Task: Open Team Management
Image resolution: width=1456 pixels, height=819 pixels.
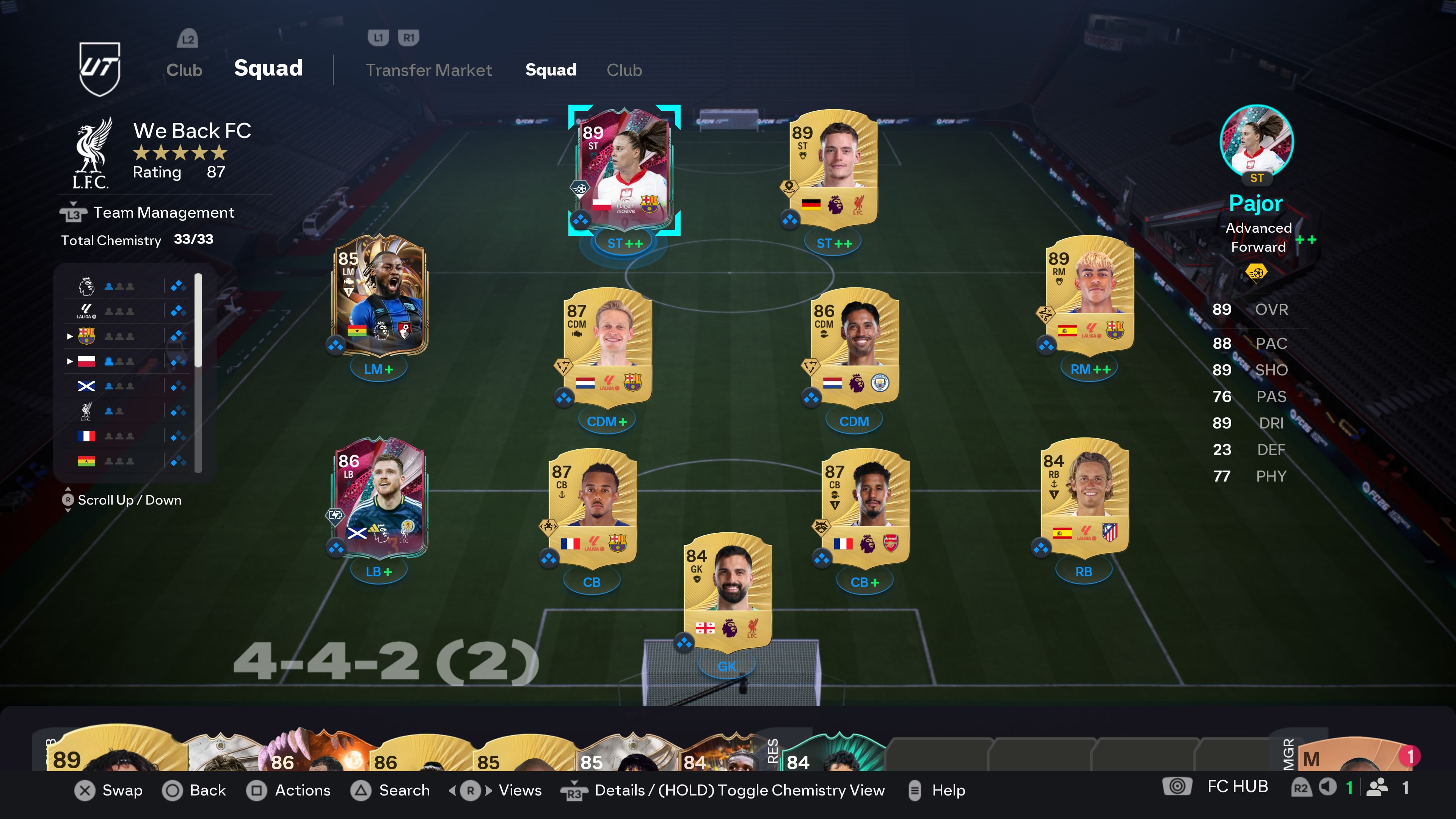Action: tap(163, 212)
